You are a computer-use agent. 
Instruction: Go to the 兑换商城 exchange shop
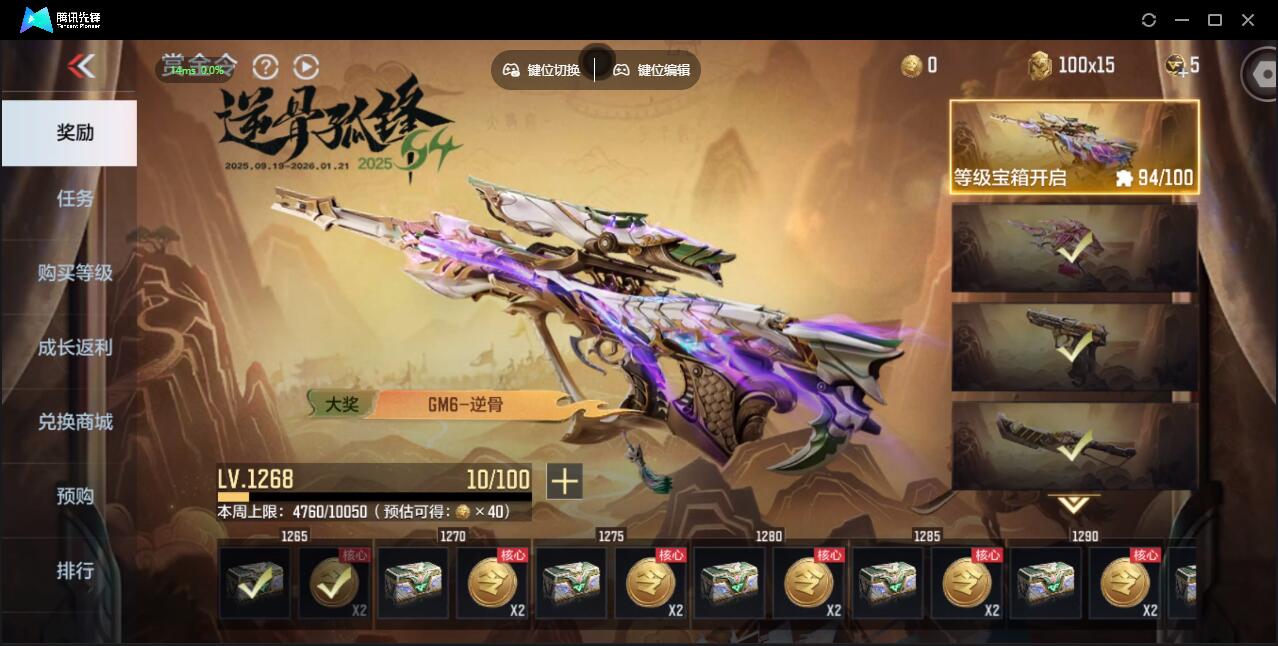click(74, 421)
